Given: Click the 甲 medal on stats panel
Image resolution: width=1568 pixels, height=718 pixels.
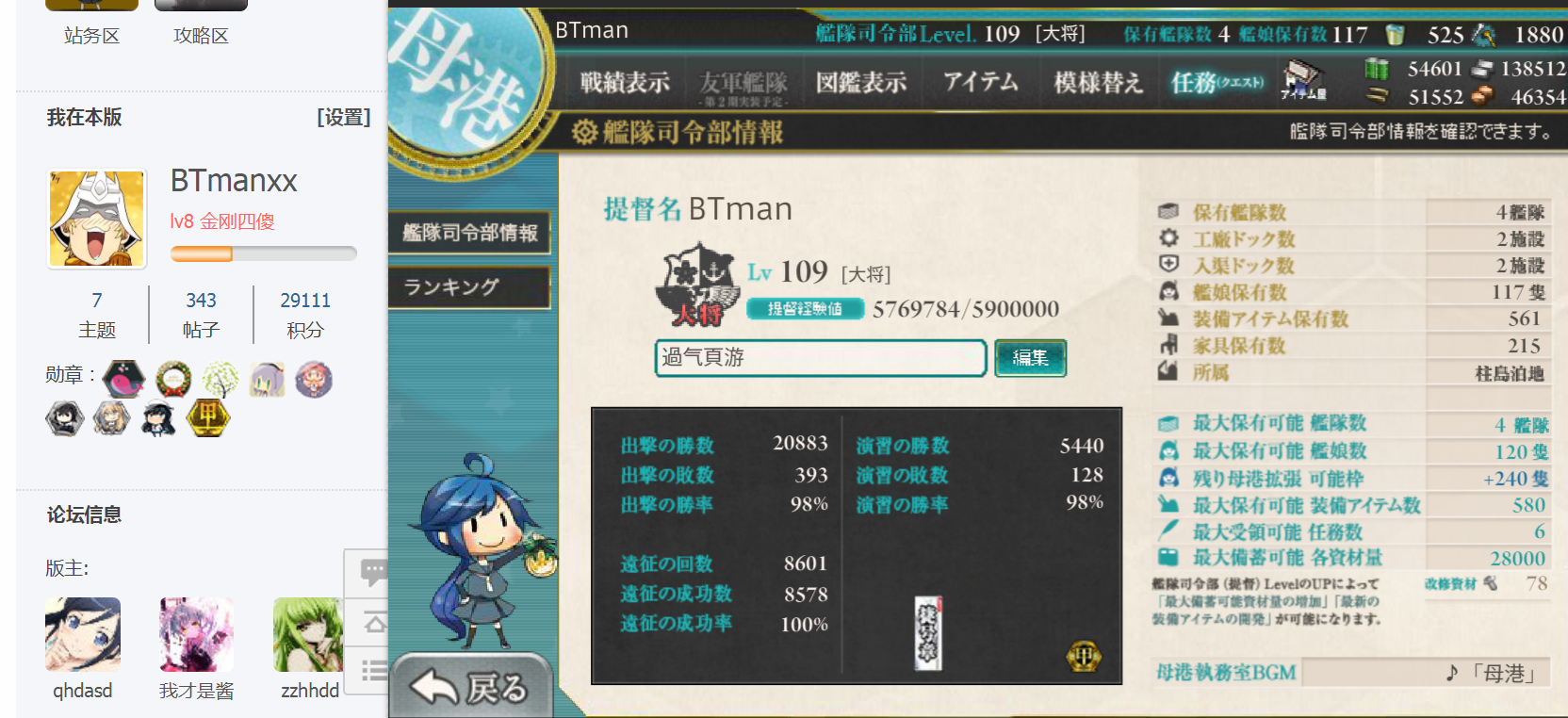Looking at the screenshot, I should point(1084,656).
